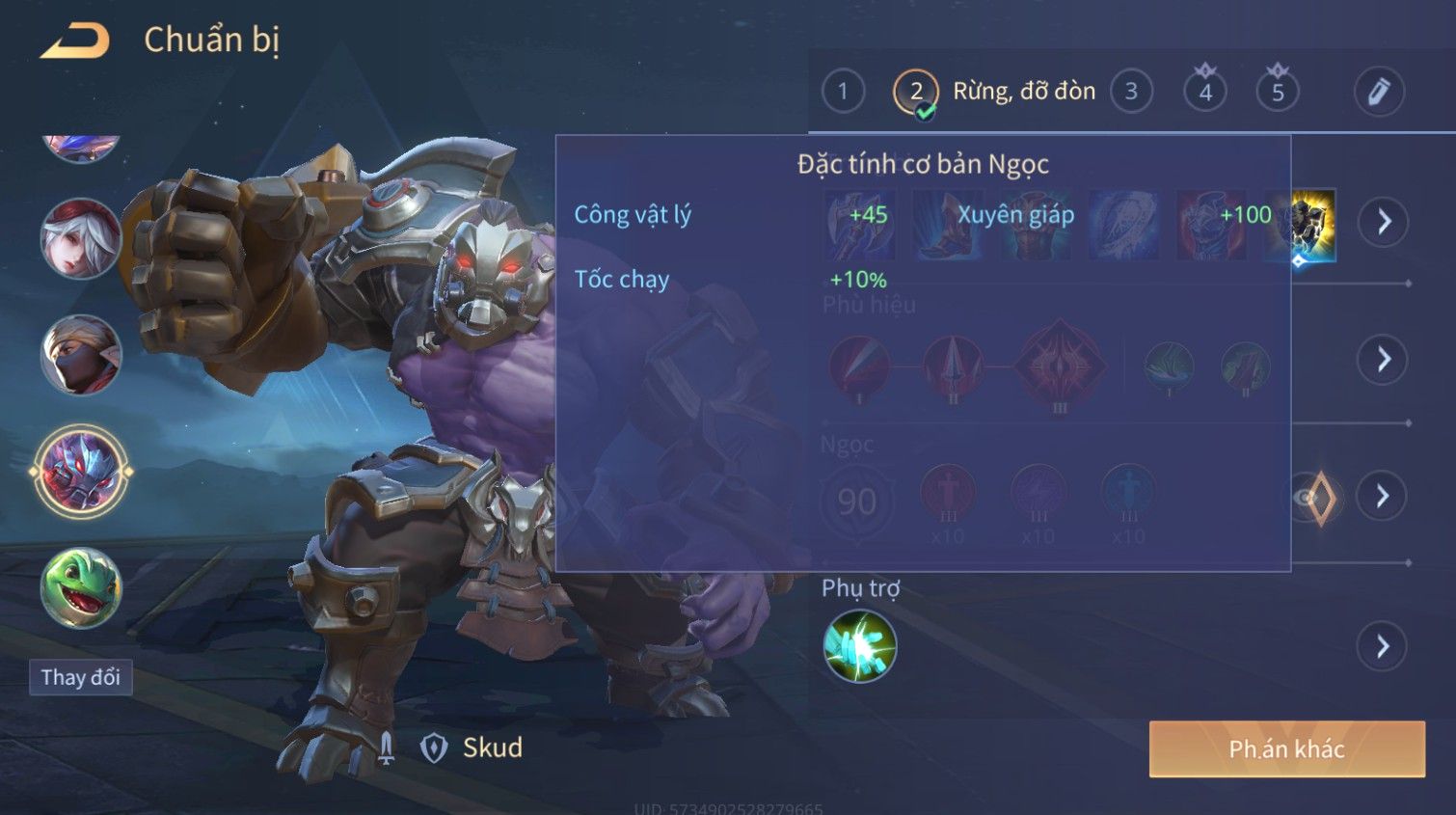Click the Ph.án khác button
This screenshot has height=815, width=1456.
tap(1286, 748)
